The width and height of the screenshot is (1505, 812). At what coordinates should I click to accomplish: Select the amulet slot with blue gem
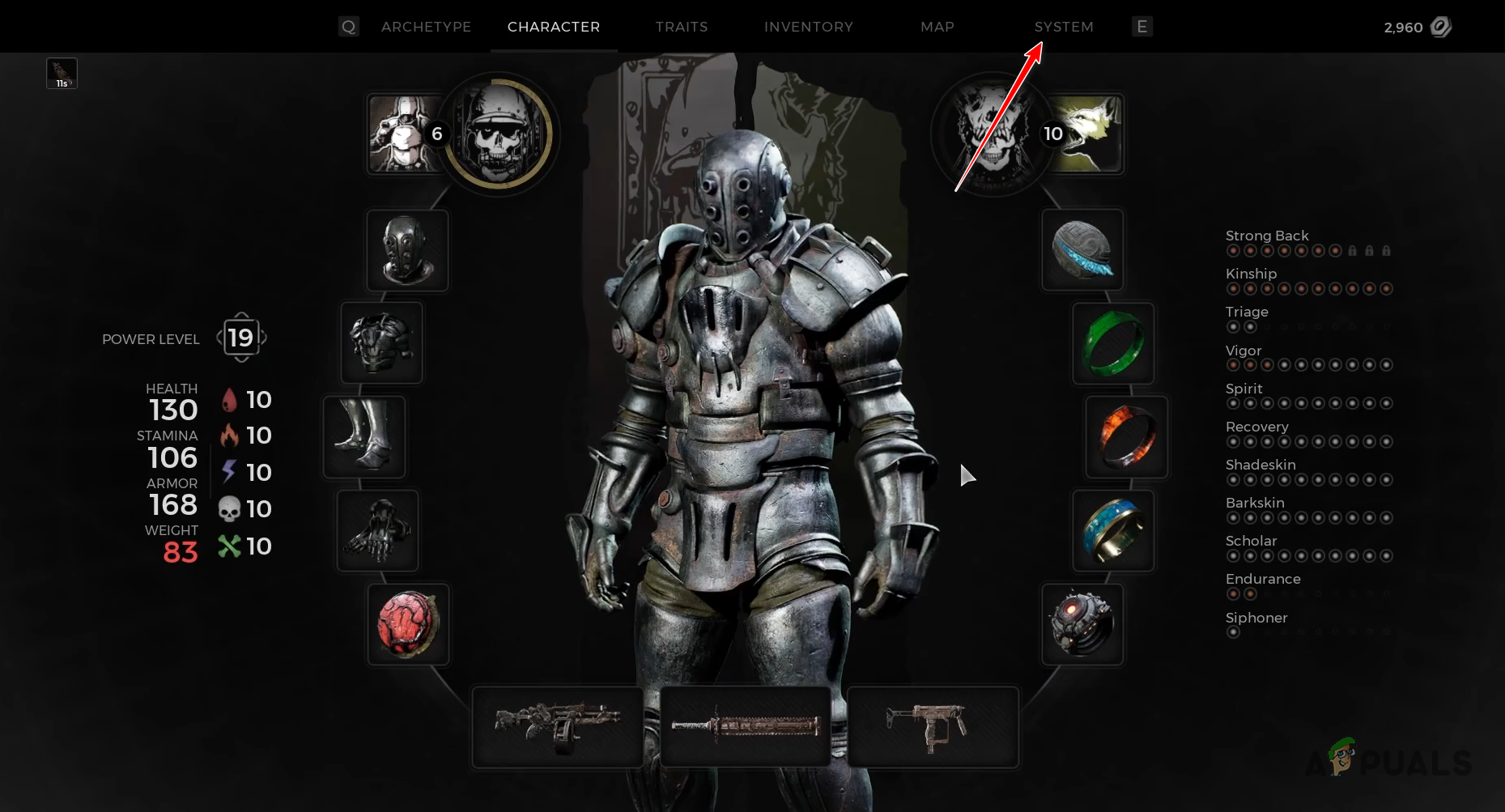coord(1082,250)
